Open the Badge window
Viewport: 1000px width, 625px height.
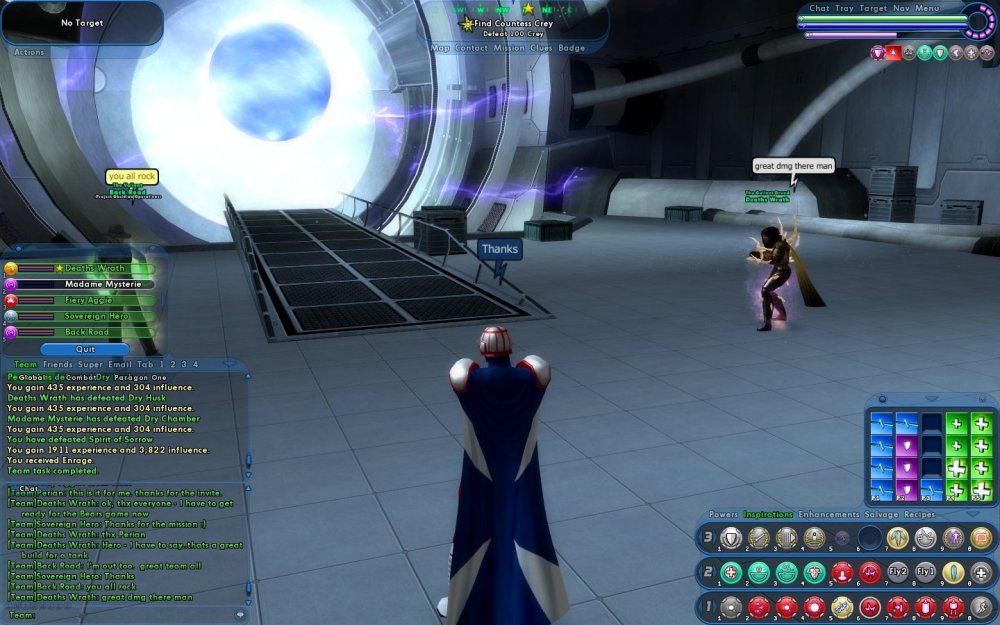572,48
